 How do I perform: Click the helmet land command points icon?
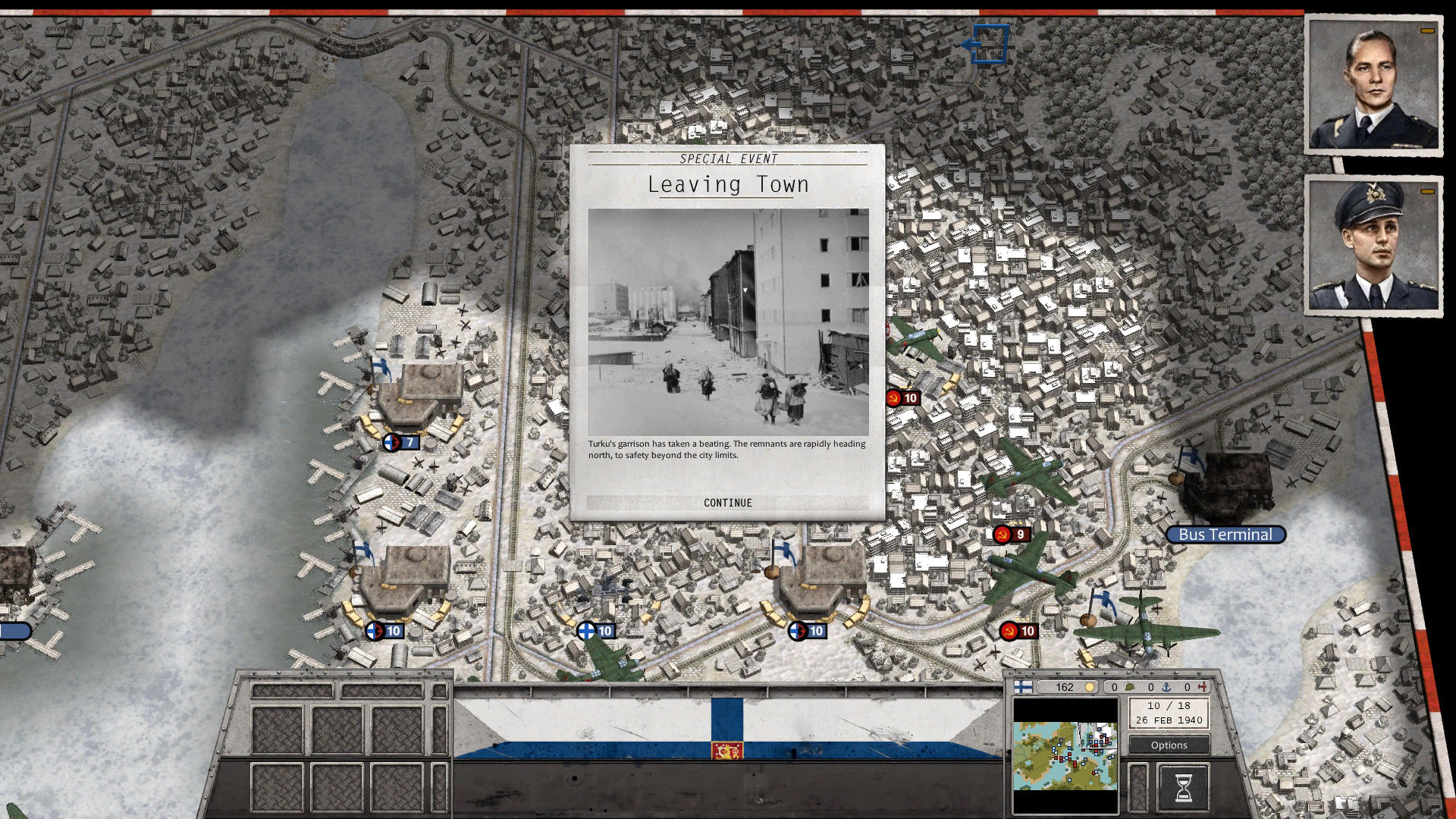click(1131, 687)
